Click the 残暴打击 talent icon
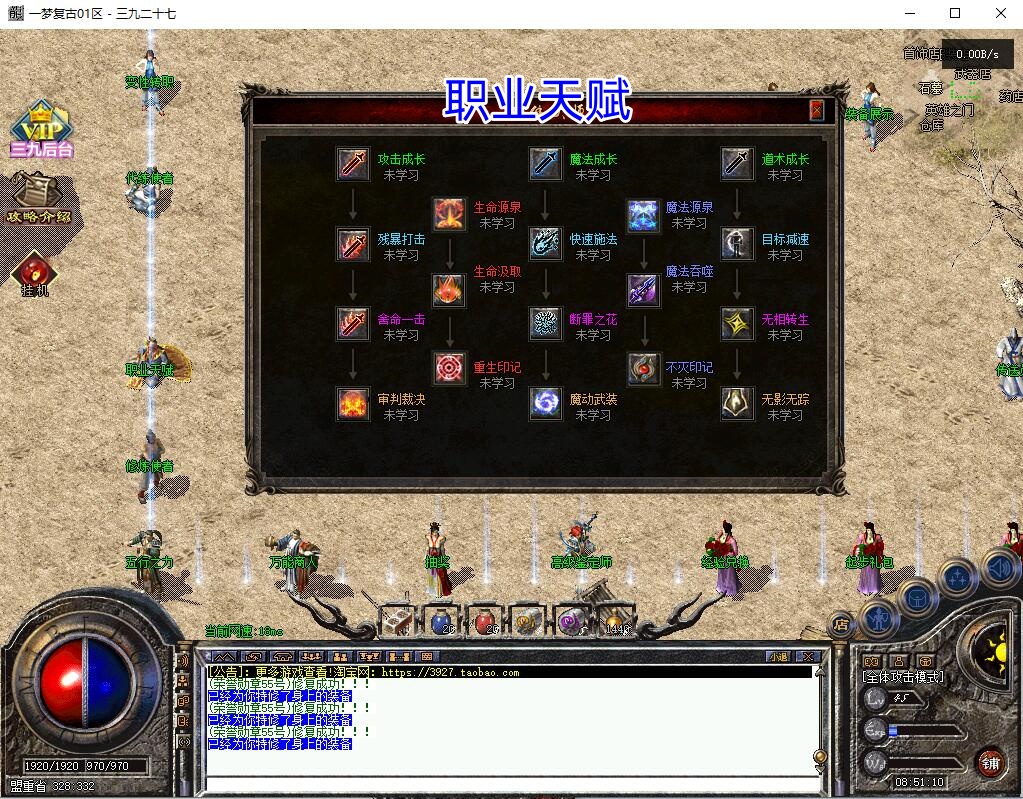This screenshot has height=799, width=1023. click(x=353, y=244)
